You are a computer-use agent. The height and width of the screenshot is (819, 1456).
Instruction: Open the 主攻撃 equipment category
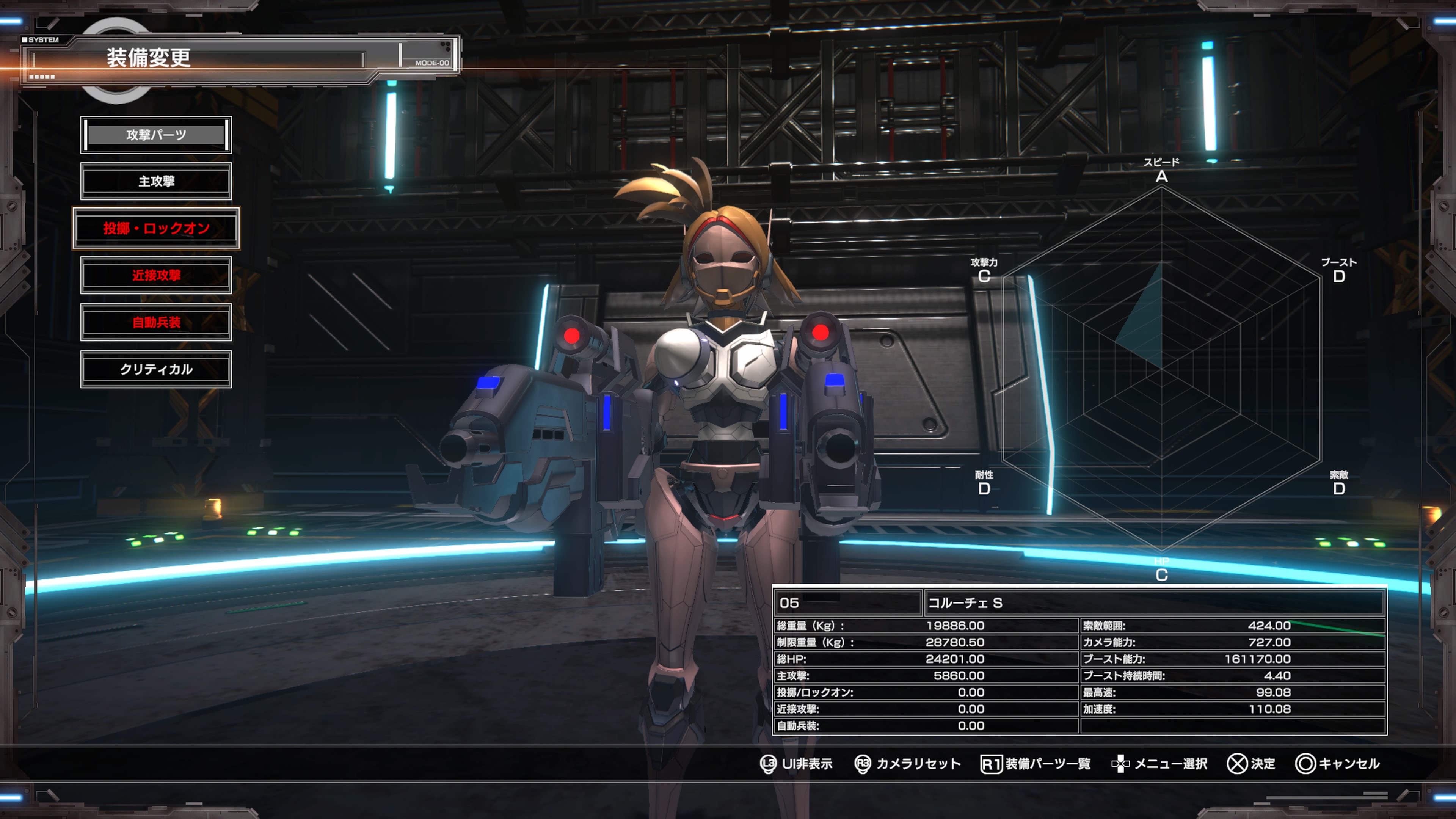point(156,182)
